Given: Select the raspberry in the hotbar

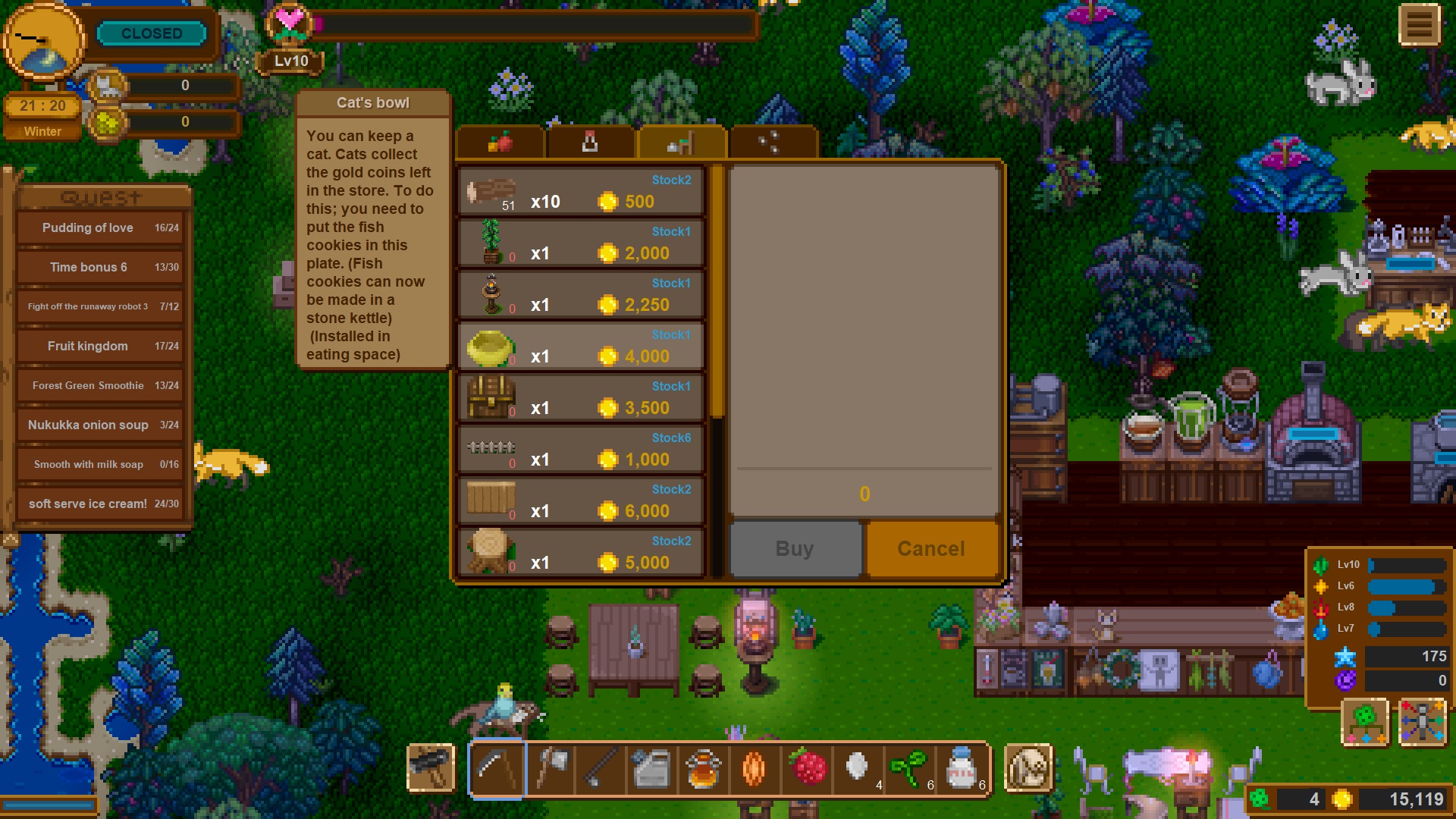Looking at the screenshot, I should point(807,768).
